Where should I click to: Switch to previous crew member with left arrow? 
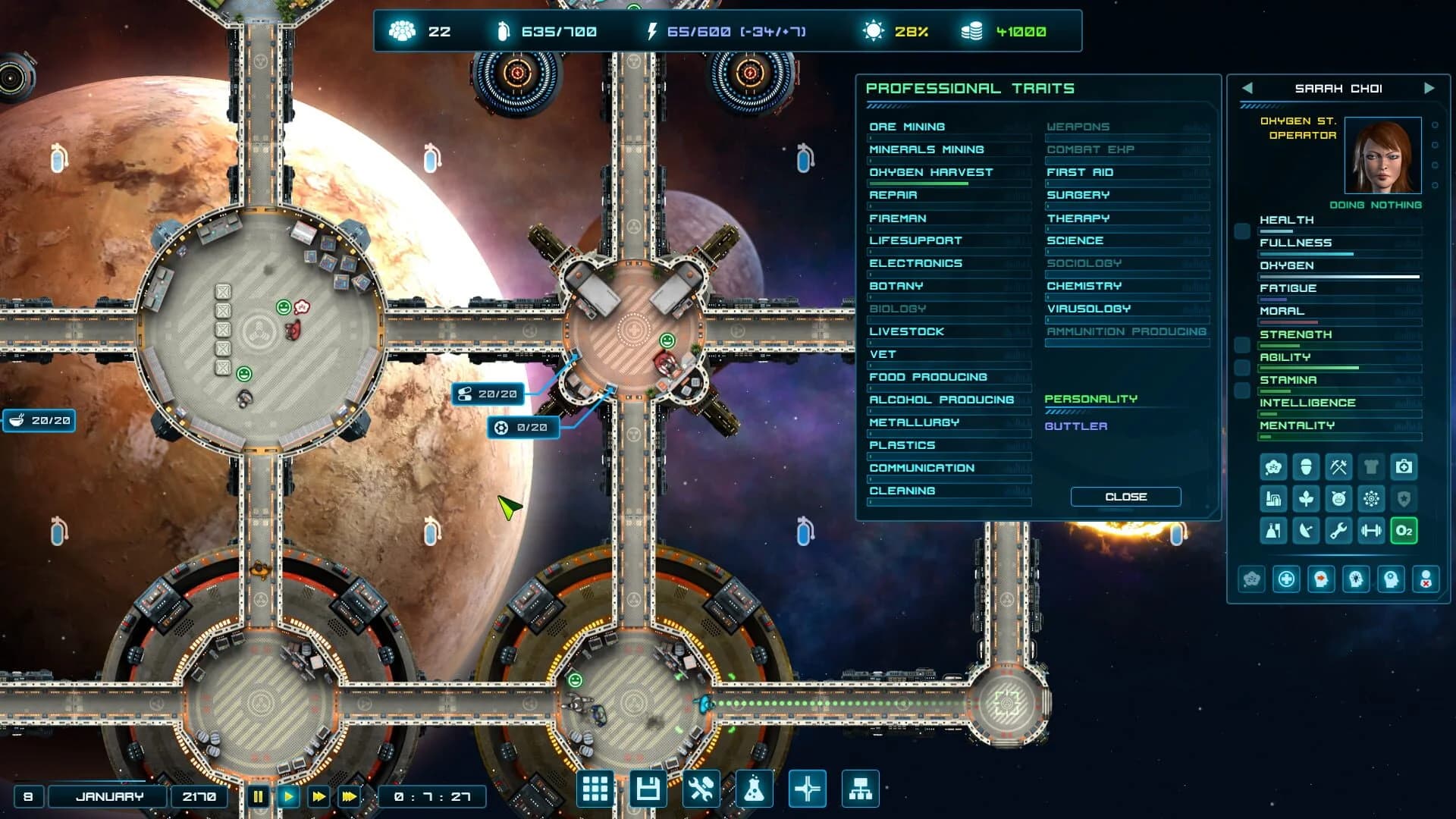(1247, 88)
